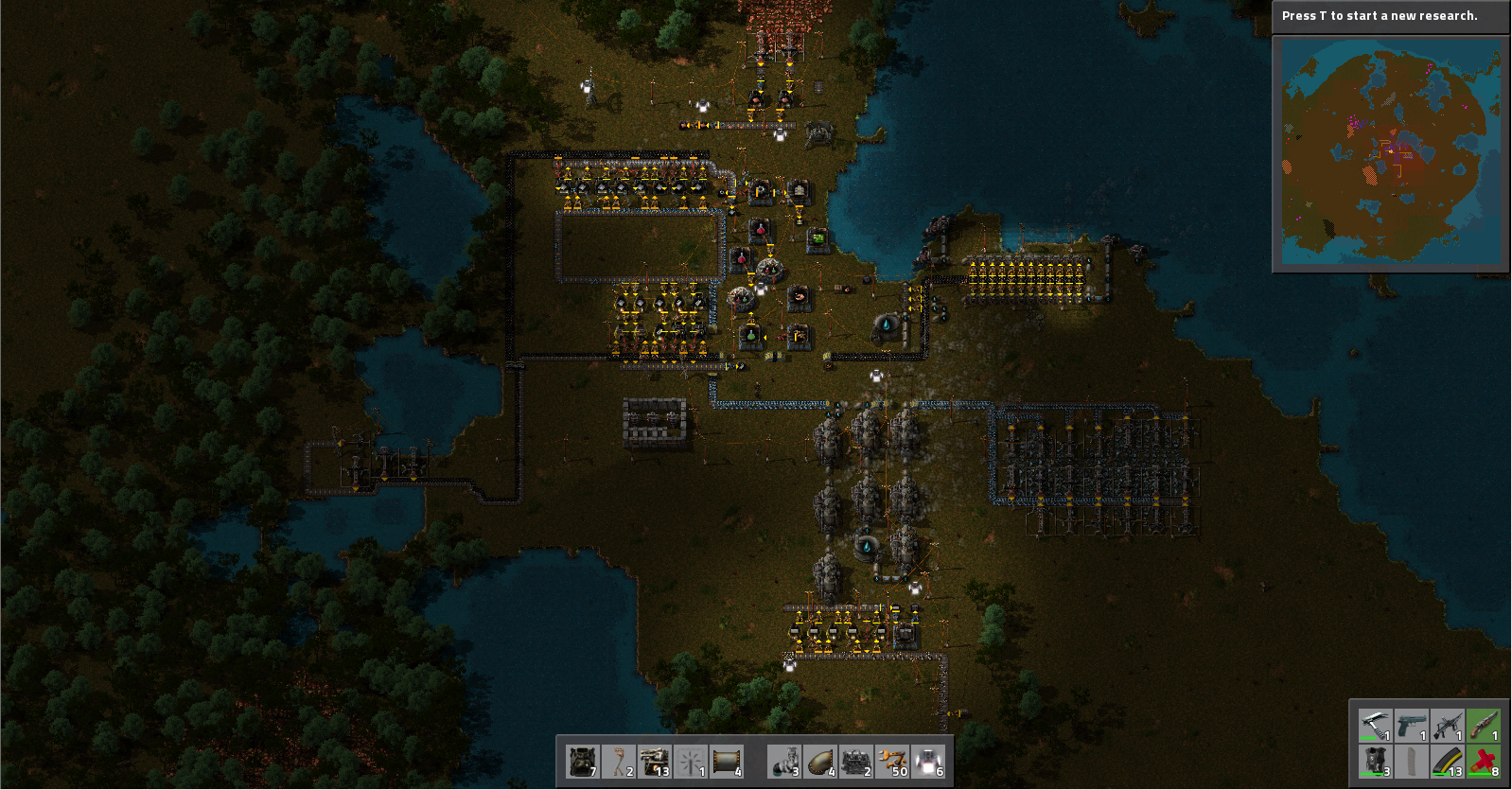Select the pistol weapon slot
1512x790 pixels.
(1411, 725)
